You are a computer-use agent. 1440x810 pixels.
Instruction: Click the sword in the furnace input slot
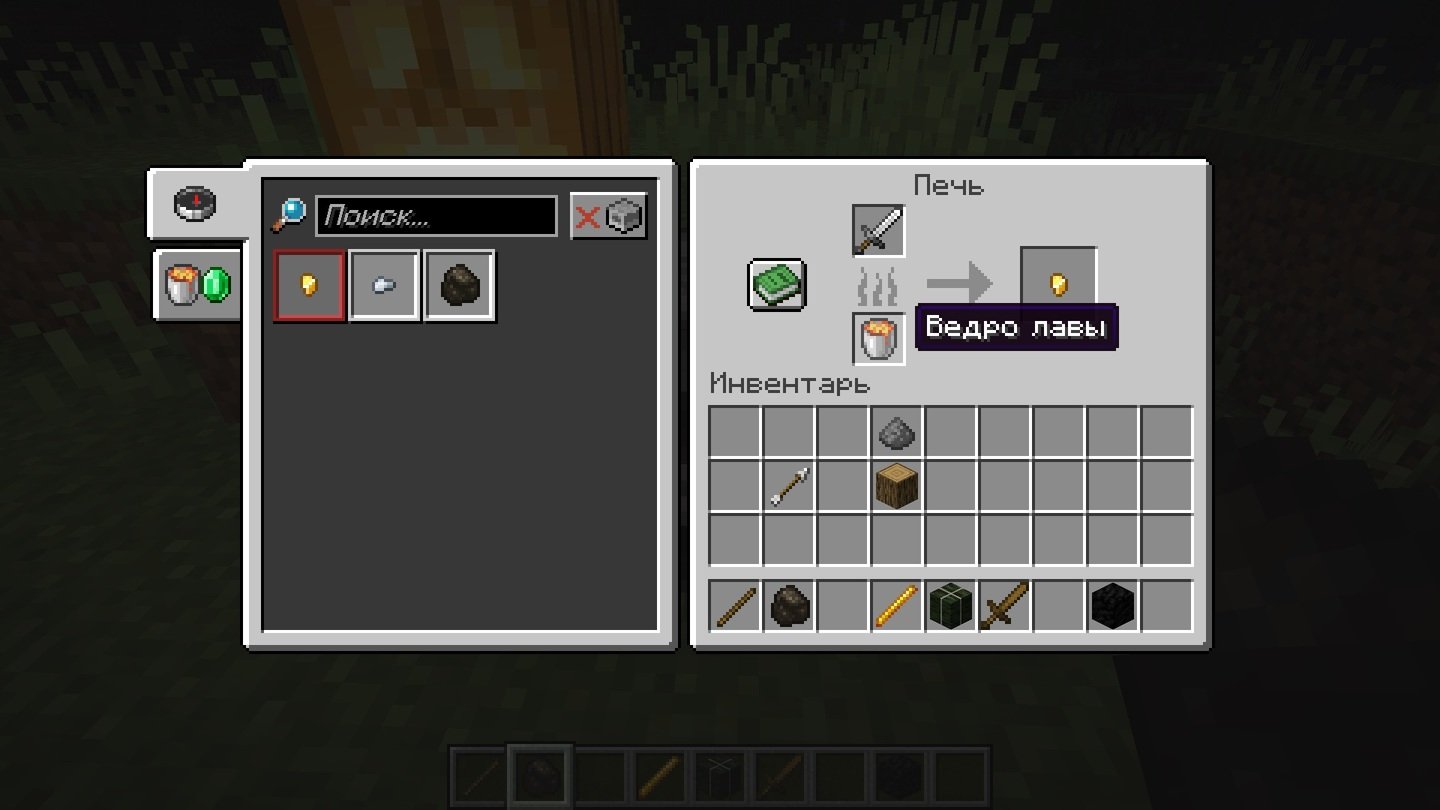pos(878,231)
